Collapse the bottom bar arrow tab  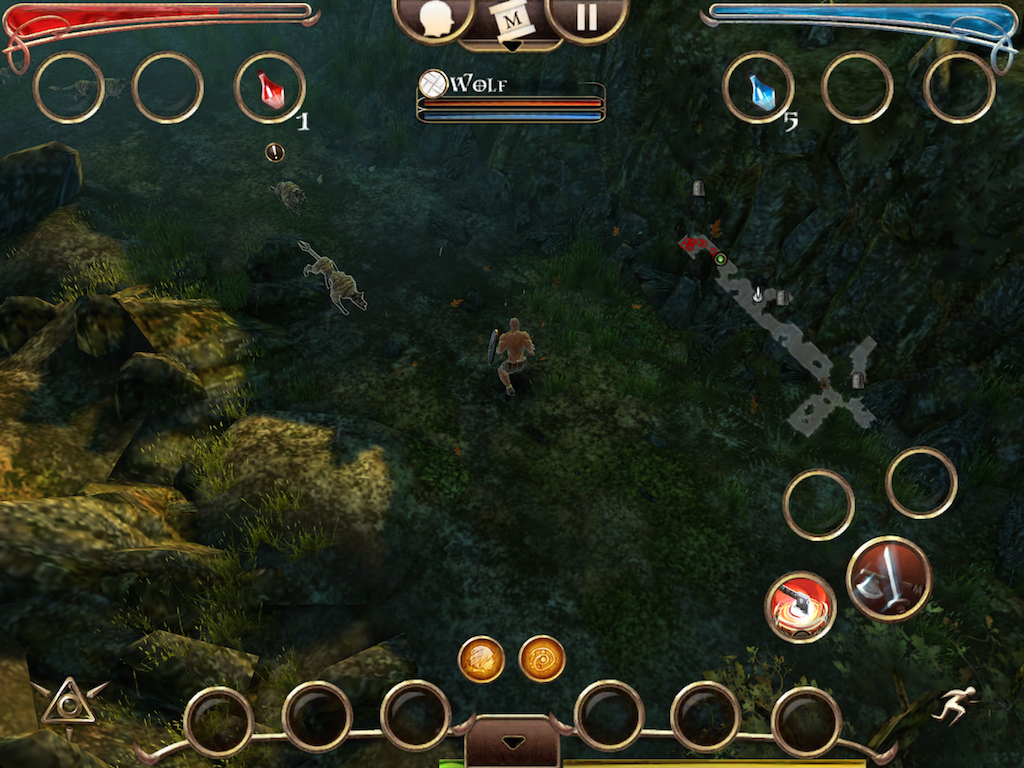(x=512, y=743)
